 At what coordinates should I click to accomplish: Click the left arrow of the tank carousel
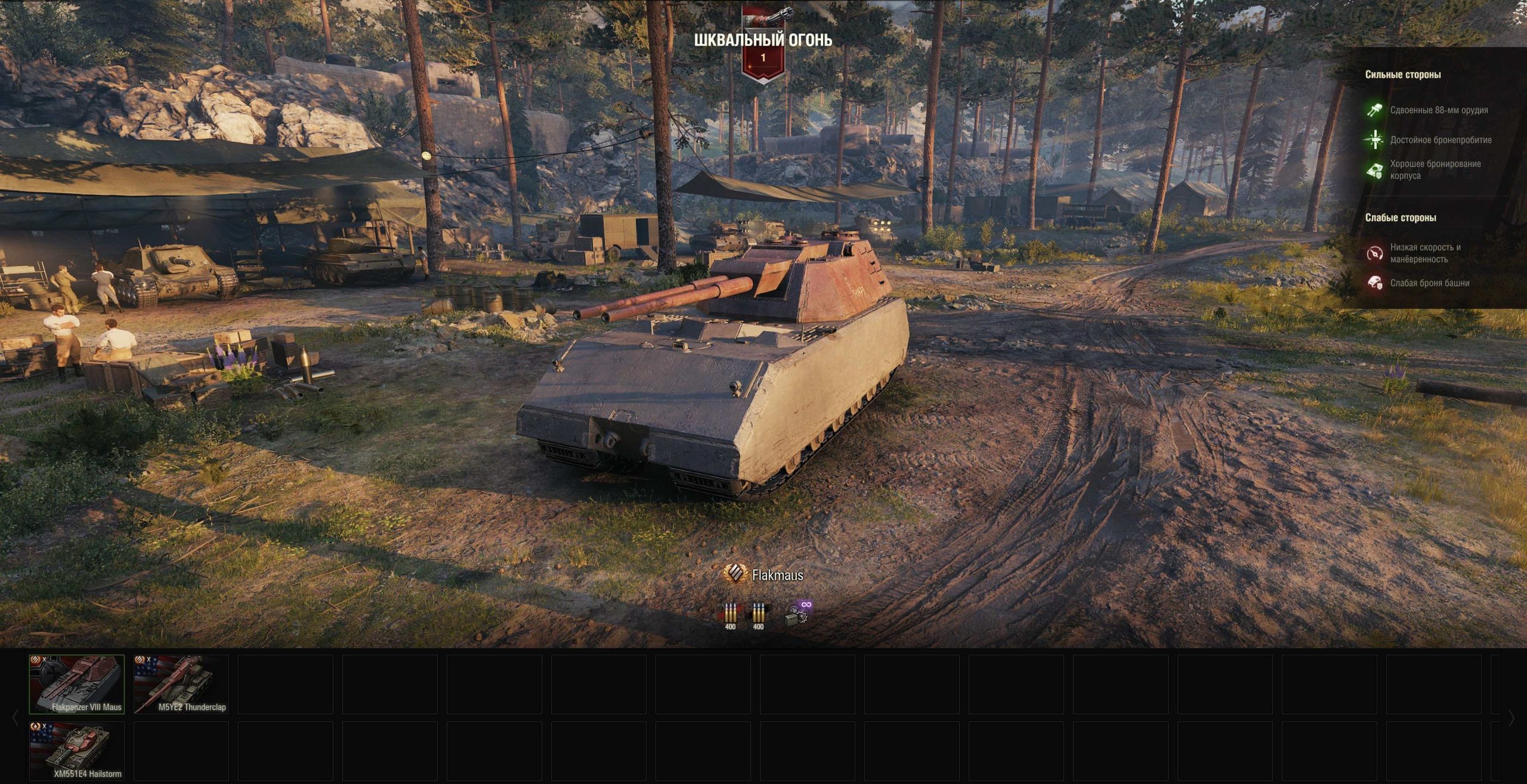(16, 718)
